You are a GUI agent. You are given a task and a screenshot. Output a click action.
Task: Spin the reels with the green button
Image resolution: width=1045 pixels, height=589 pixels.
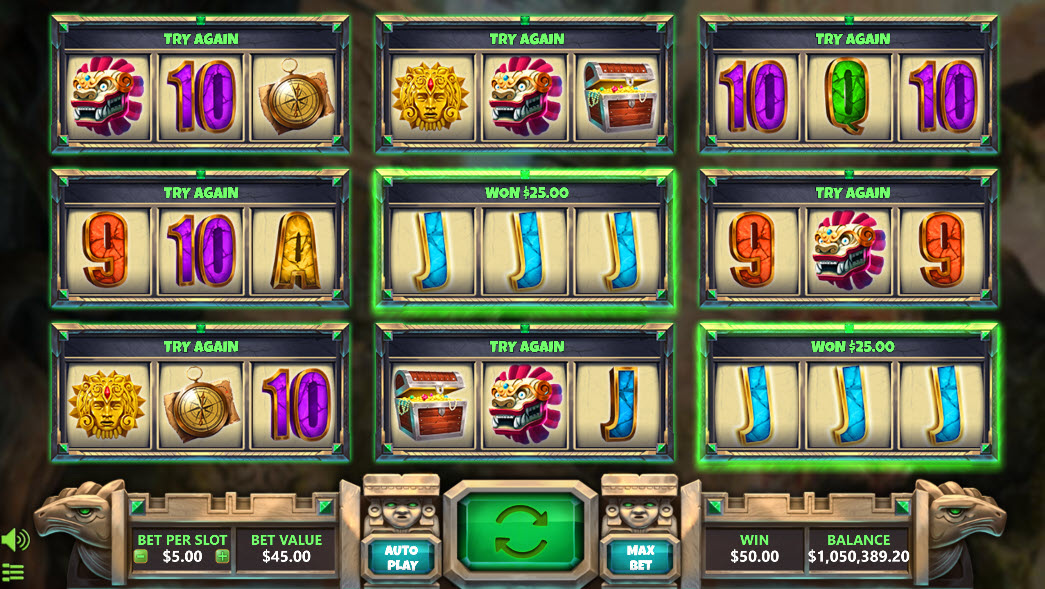(x=520, y=531)
